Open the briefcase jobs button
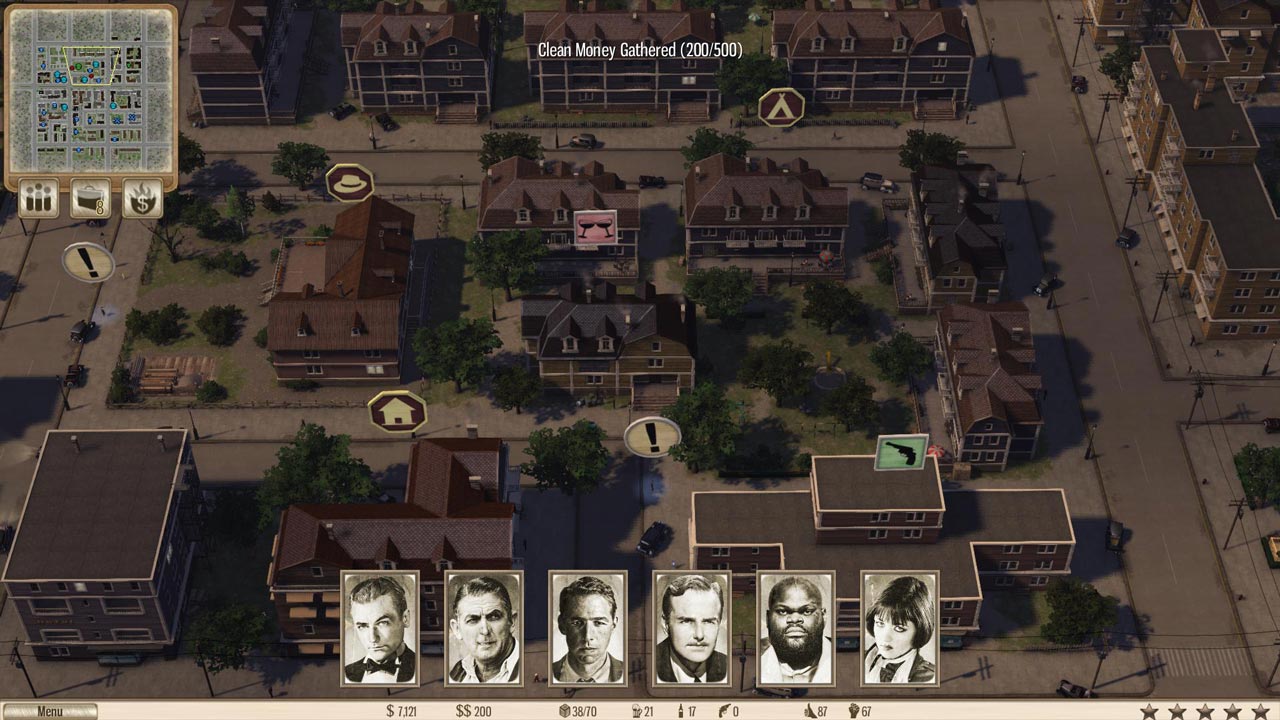1280x720 pixels. (90, 198)
